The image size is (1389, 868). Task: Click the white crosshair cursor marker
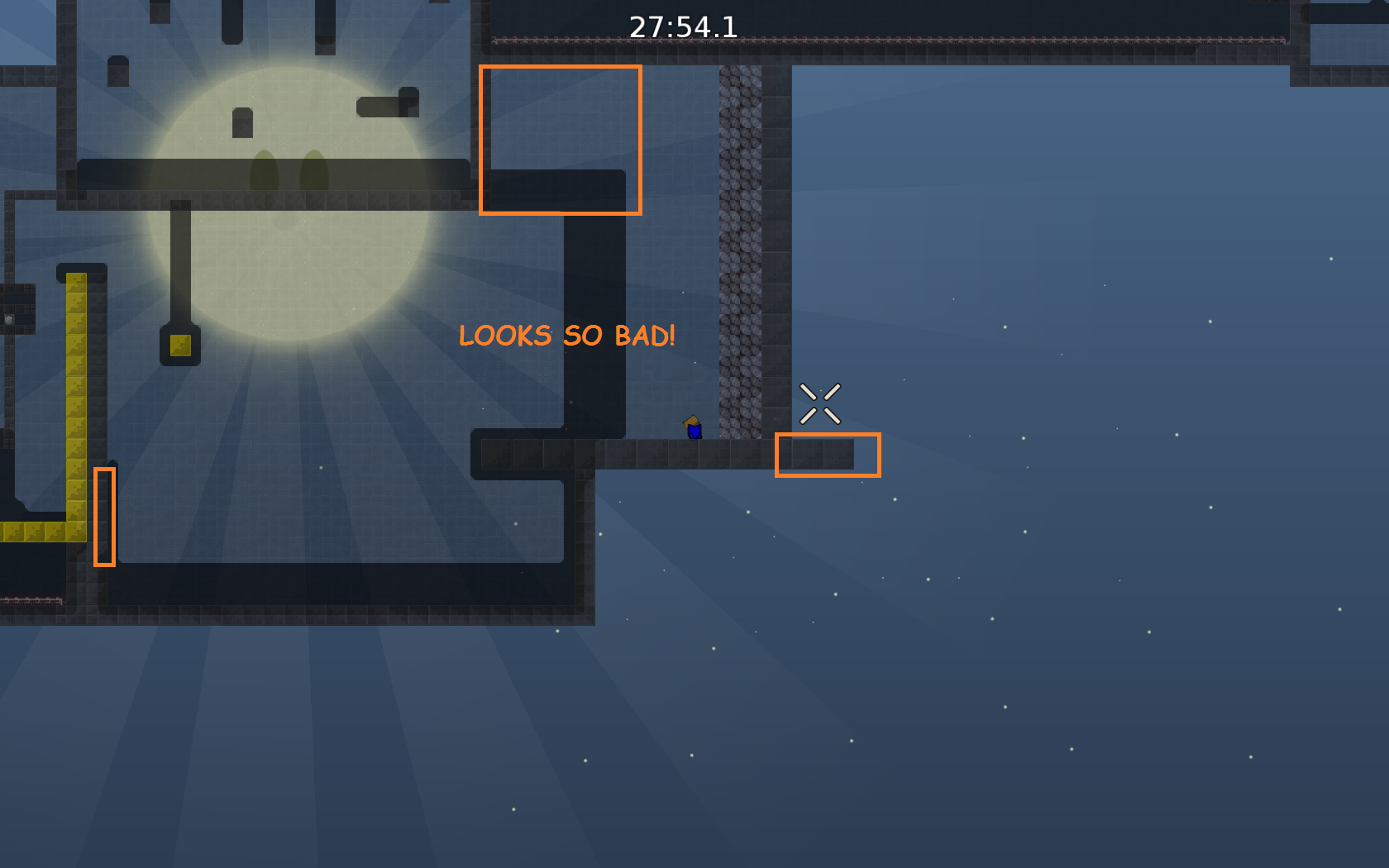pyautogui.click(x=820, y=402)
